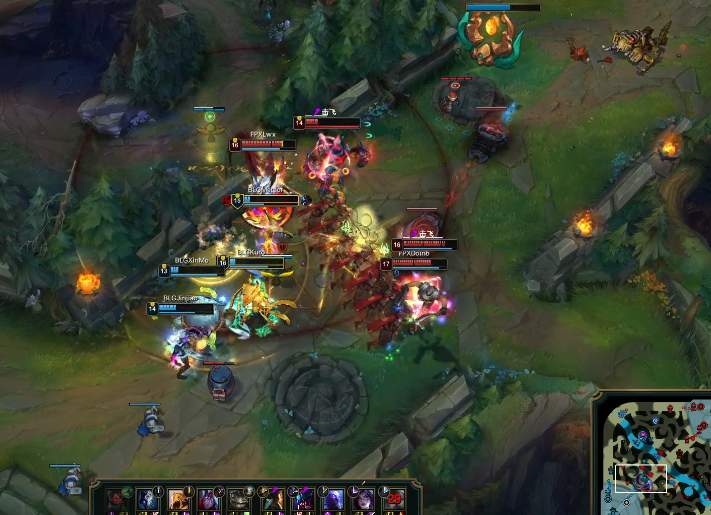Click the dead champion portrait showing 29
The width and height of the screenshot is (711, 515).
(x=394, y=498)
